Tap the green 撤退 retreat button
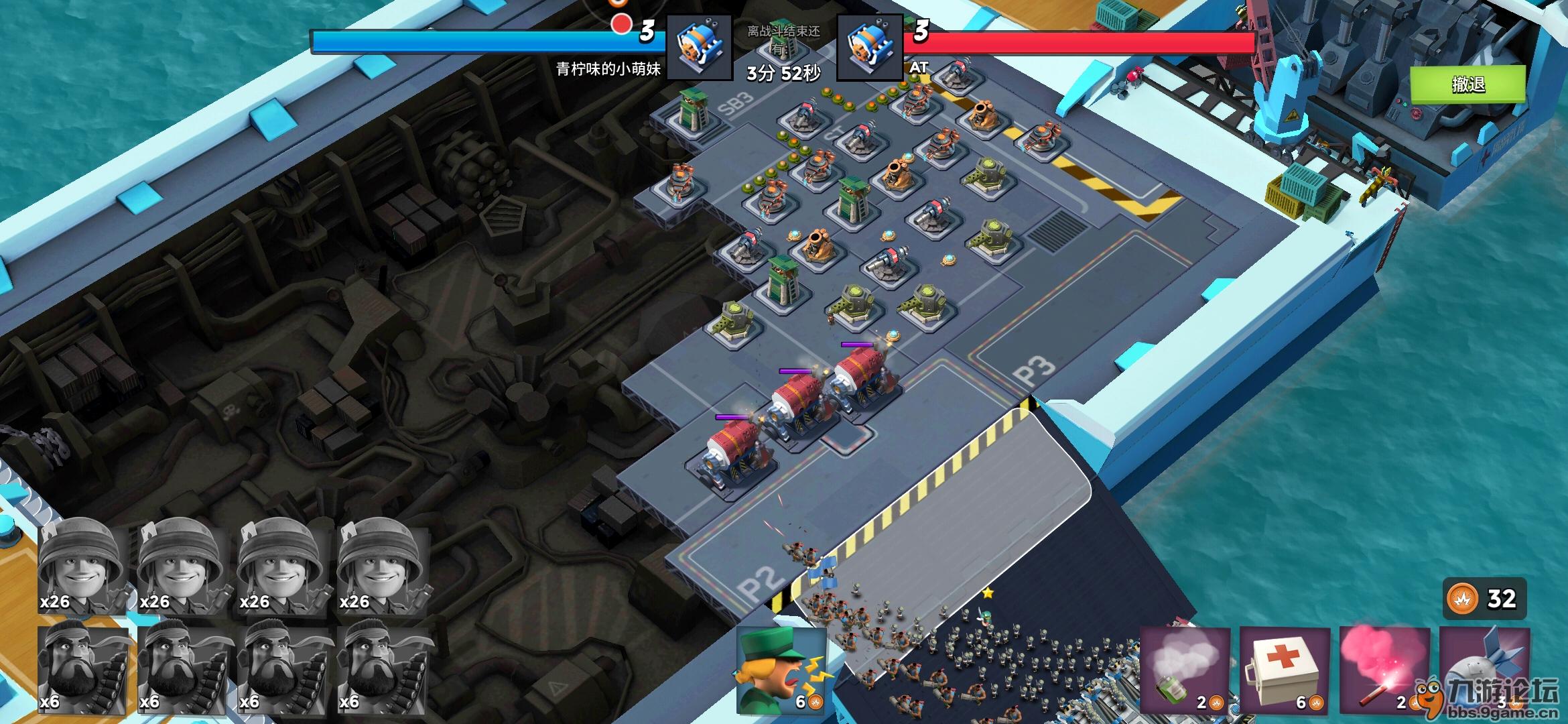 click(1467, 84)
